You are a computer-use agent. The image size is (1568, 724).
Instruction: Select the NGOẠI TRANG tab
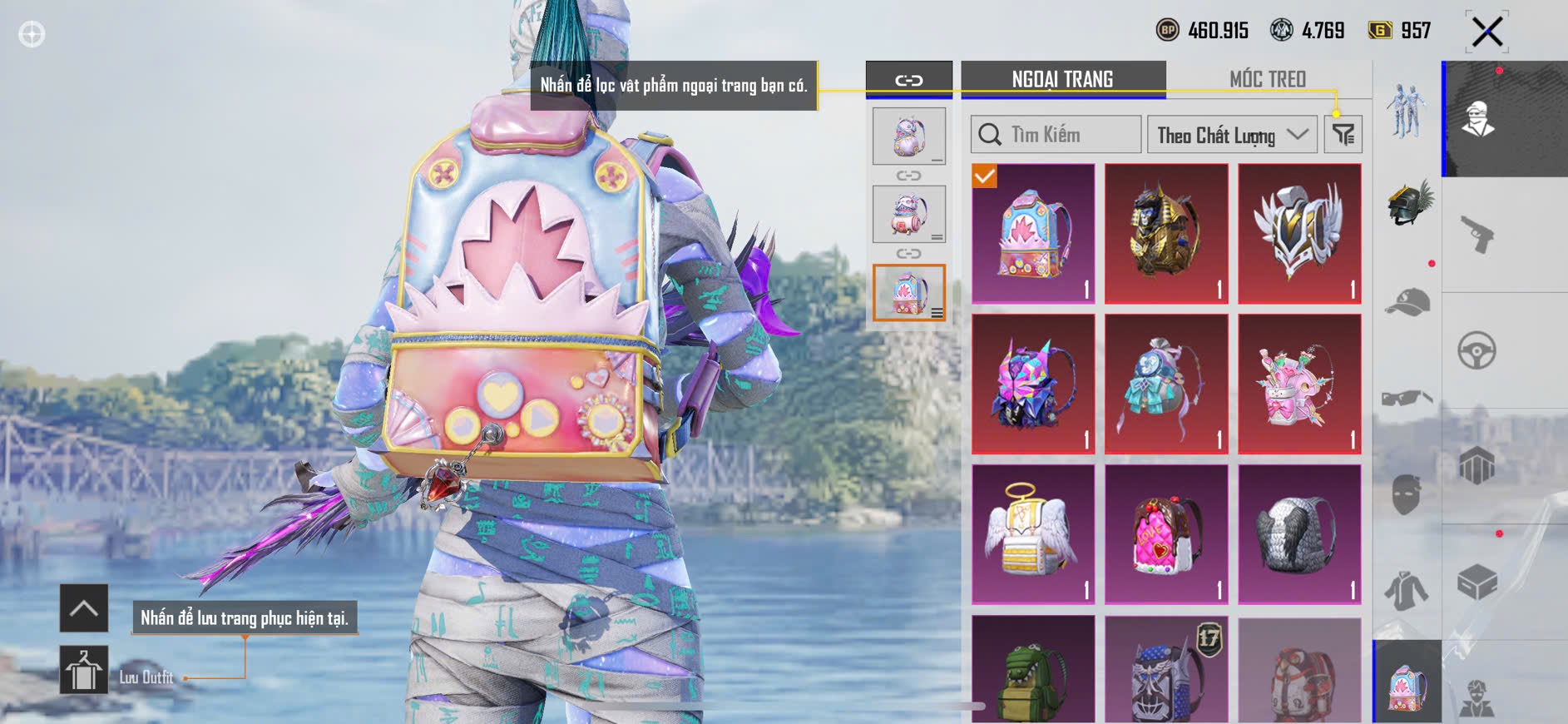(1062, 79)
